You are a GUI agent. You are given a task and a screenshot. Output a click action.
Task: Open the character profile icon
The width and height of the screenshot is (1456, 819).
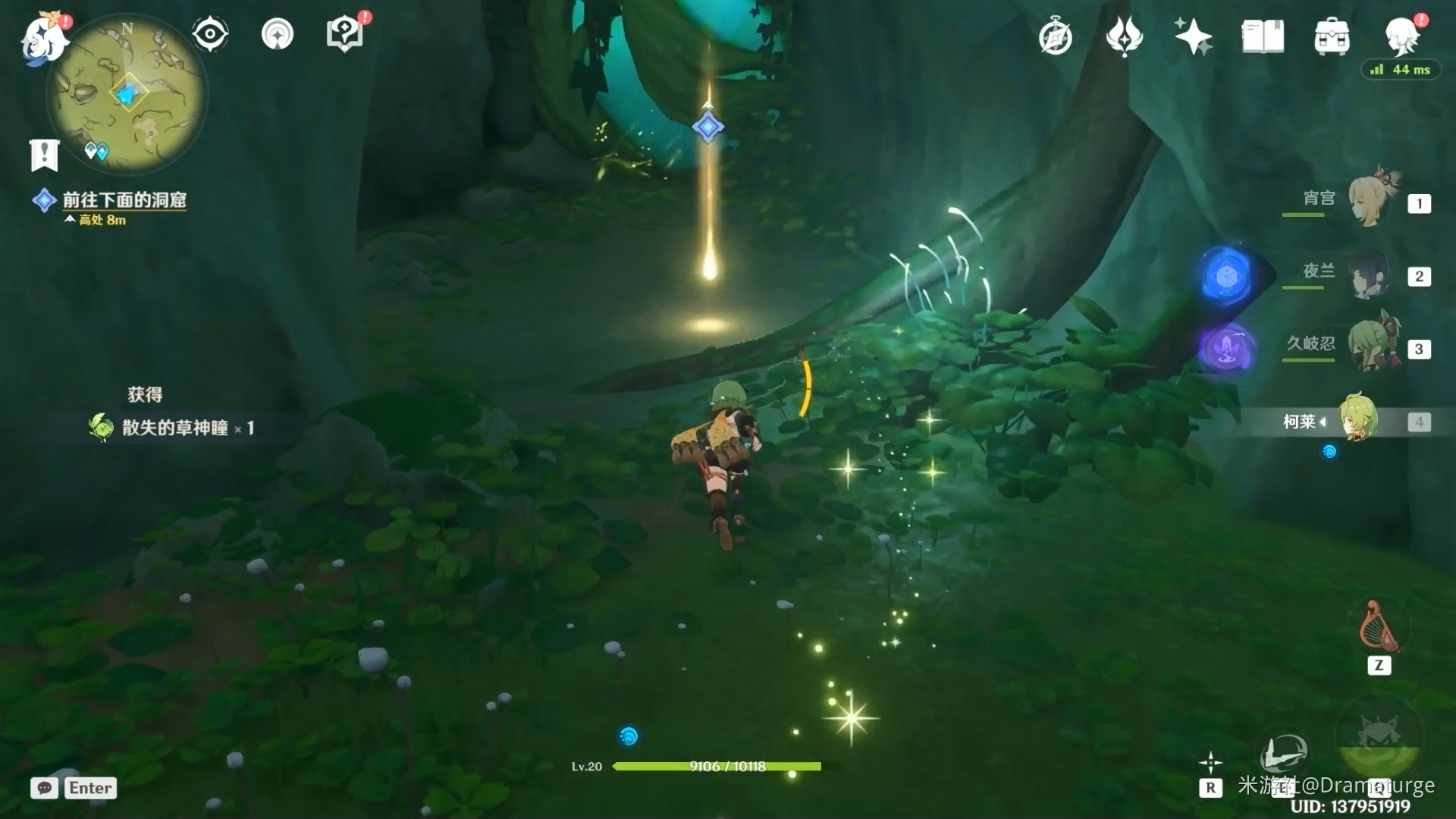pos(1401,35)
